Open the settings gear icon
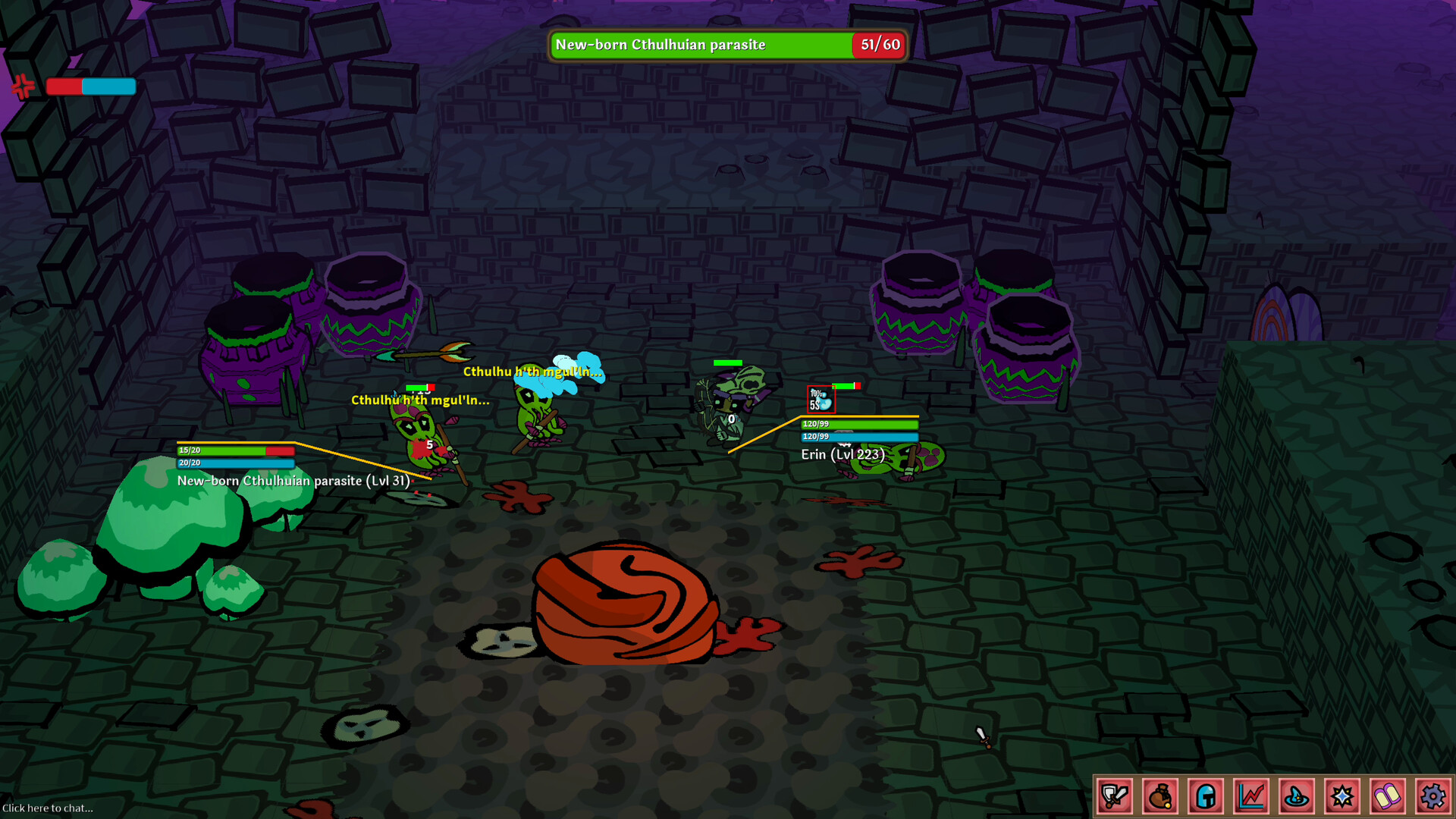This screenshot has height=819, width=1456. [x=1433, y=796]
